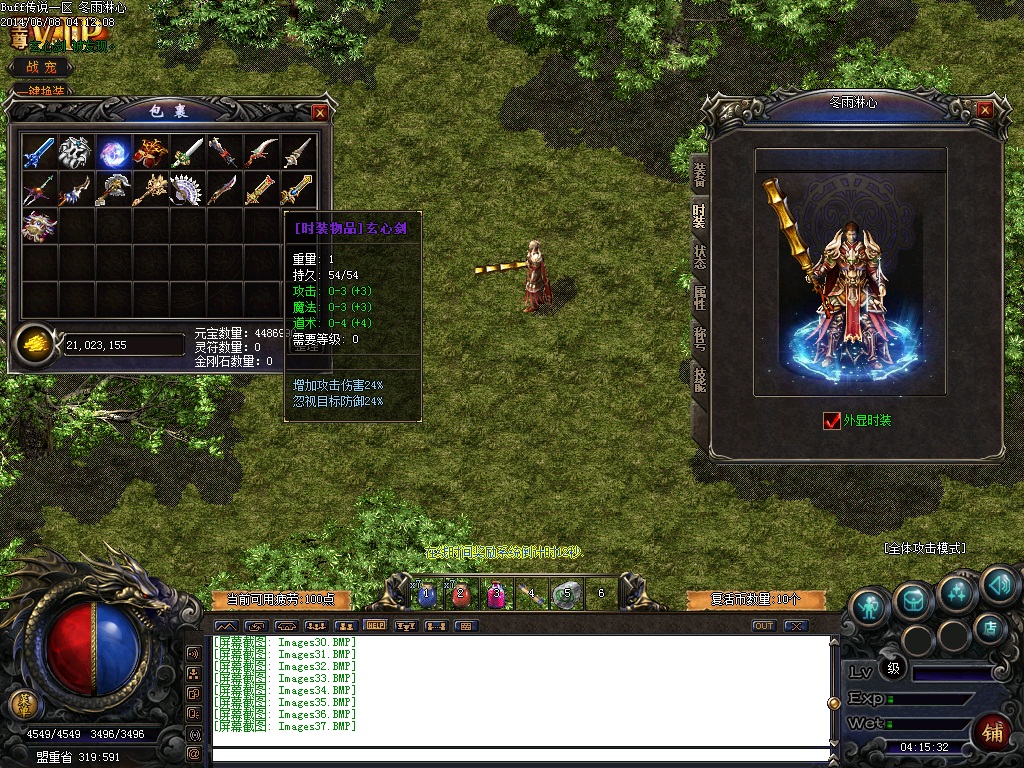
Task: Click the chat text input field
Action: click(520, 755)
